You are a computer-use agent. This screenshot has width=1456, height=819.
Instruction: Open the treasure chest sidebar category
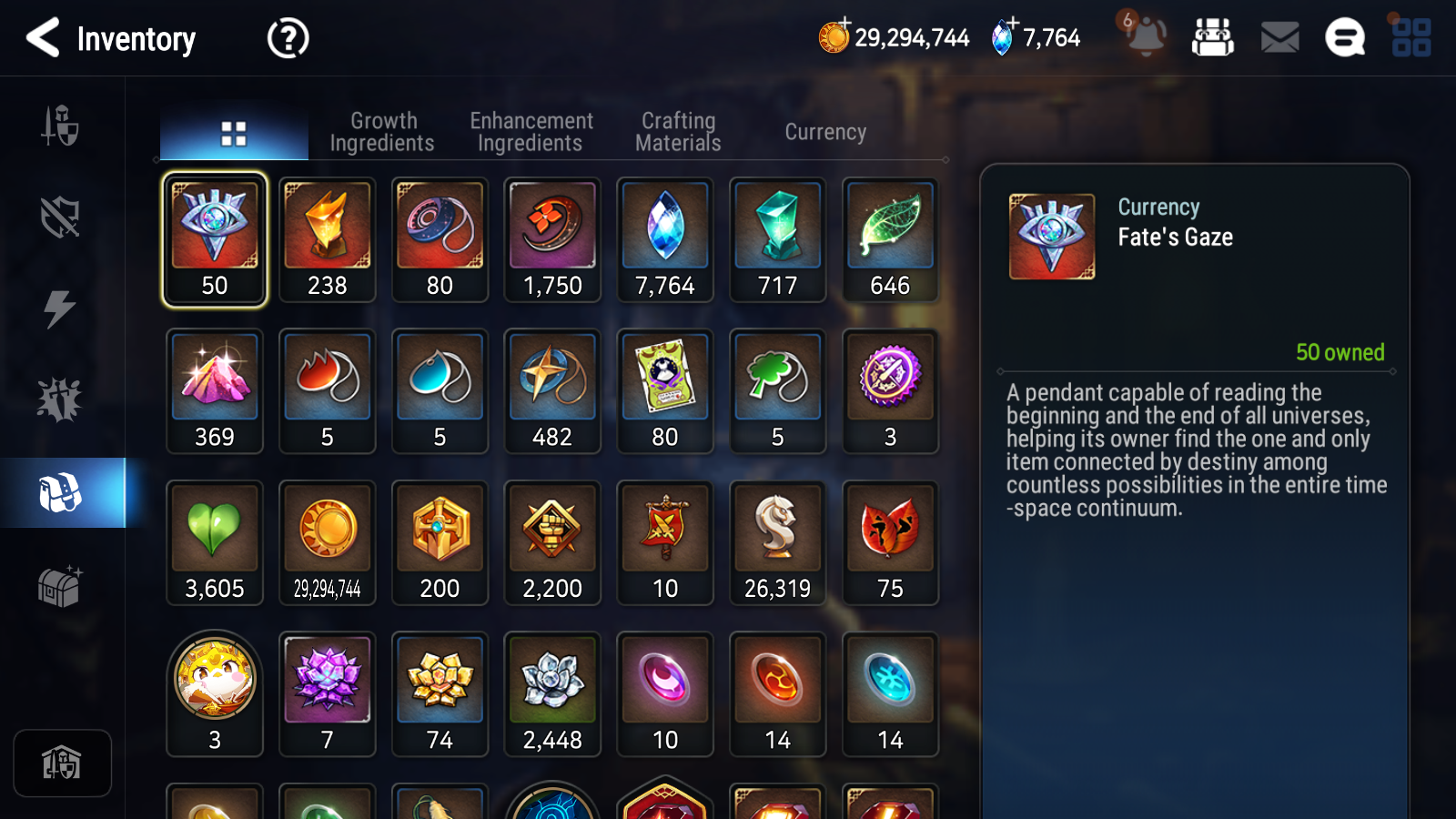point(60,587)
